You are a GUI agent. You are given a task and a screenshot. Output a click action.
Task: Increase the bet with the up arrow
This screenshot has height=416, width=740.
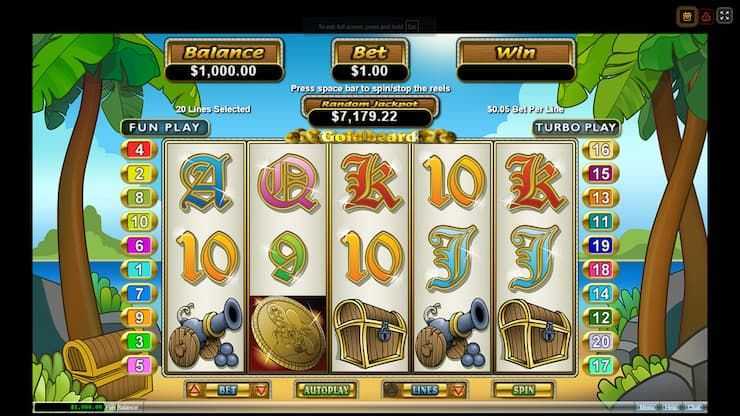click(194, 387)
